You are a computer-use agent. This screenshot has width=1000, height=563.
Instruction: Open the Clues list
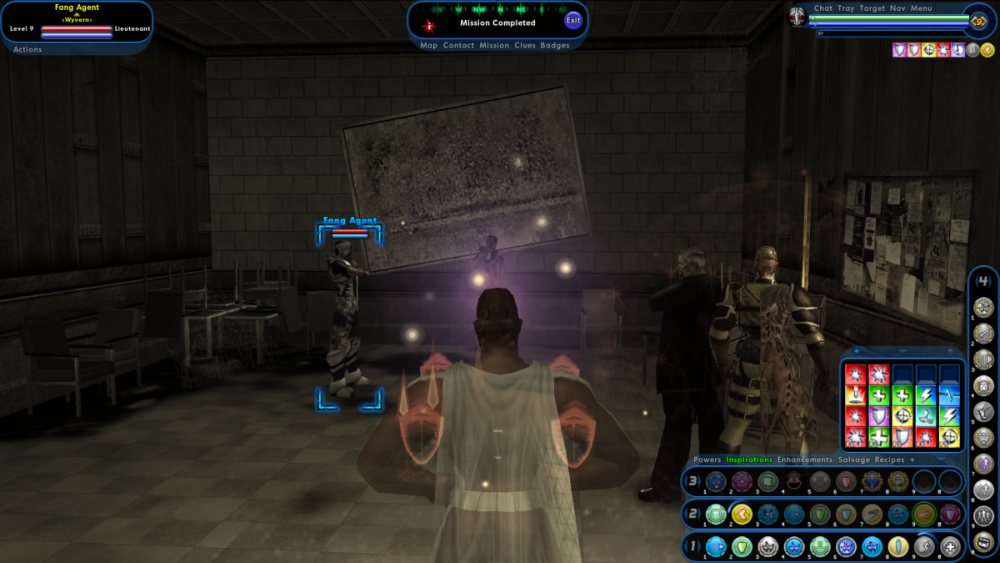pos(525,45)
